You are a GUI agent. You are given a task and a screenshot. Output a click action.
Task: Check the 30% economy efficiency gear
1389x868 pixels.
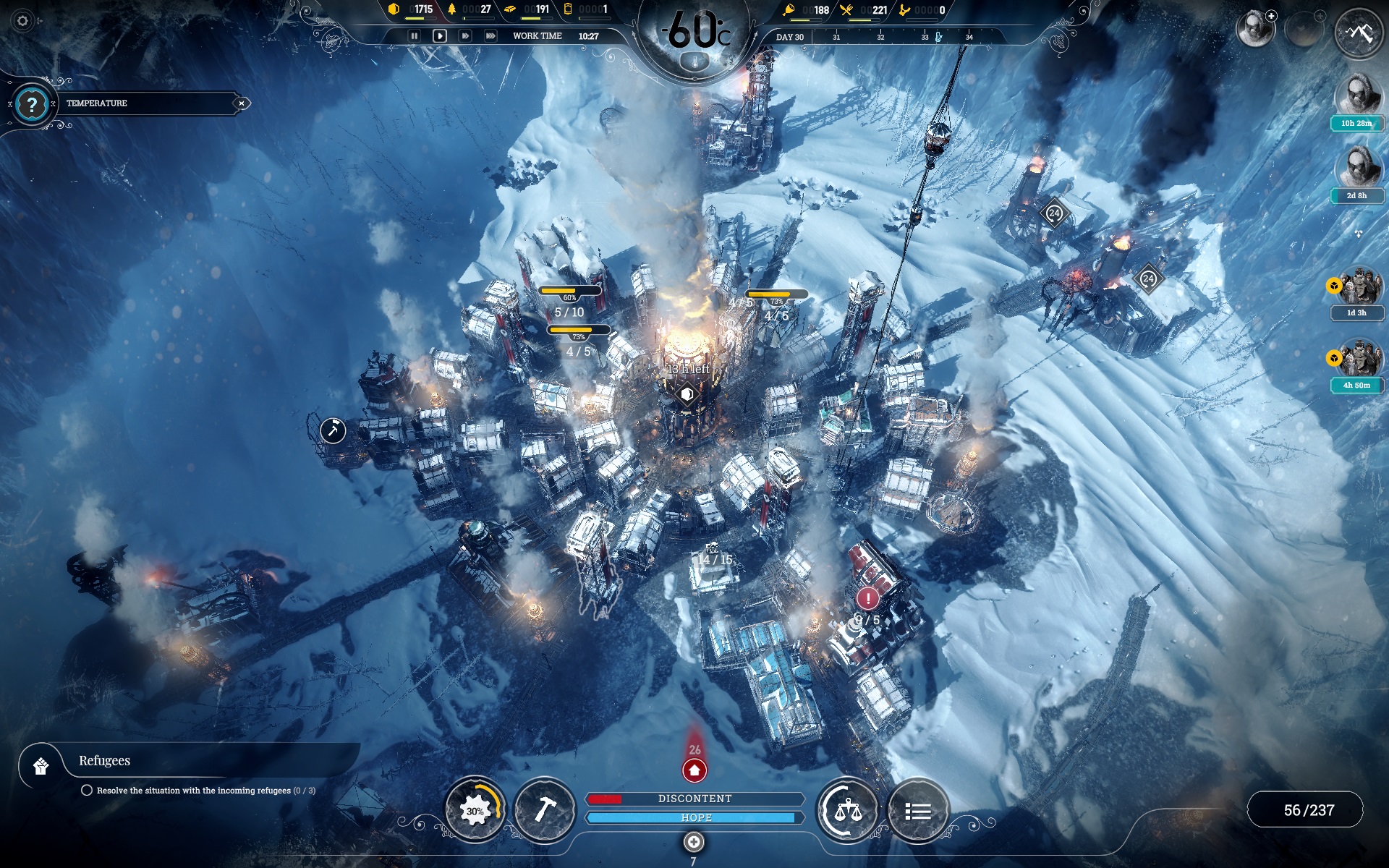tap(477, 810)
